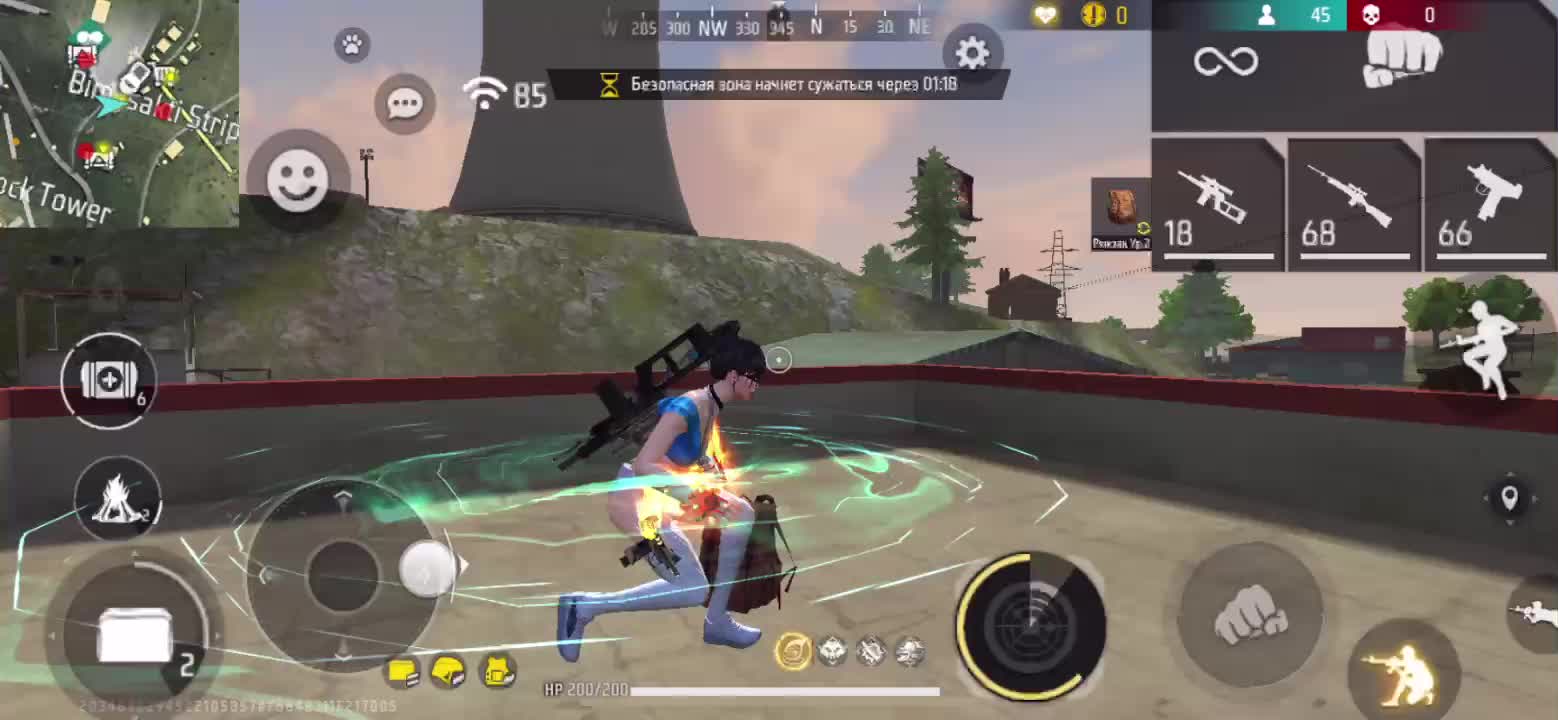Select the SMG slot with 66 ammo

coord(1489,205)
